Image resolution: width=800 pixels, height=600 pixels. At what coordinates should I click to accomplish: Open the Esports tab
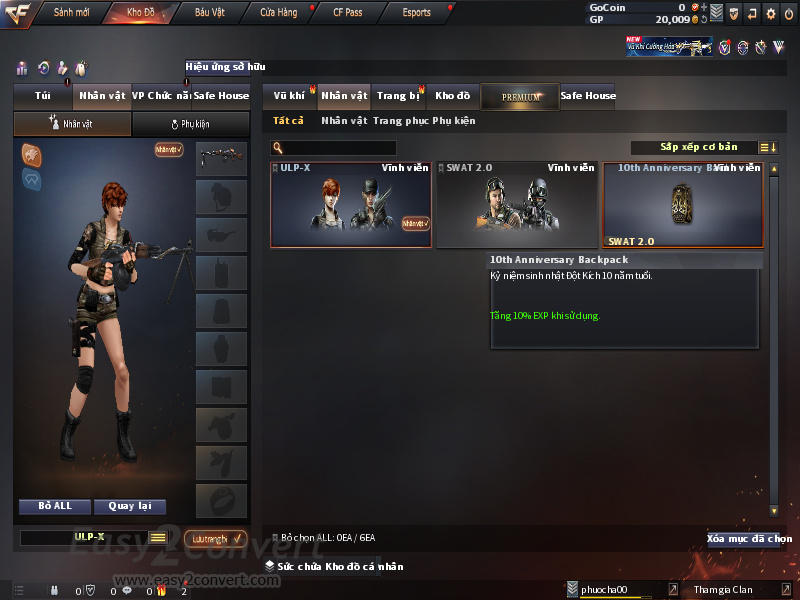(416, 13)
